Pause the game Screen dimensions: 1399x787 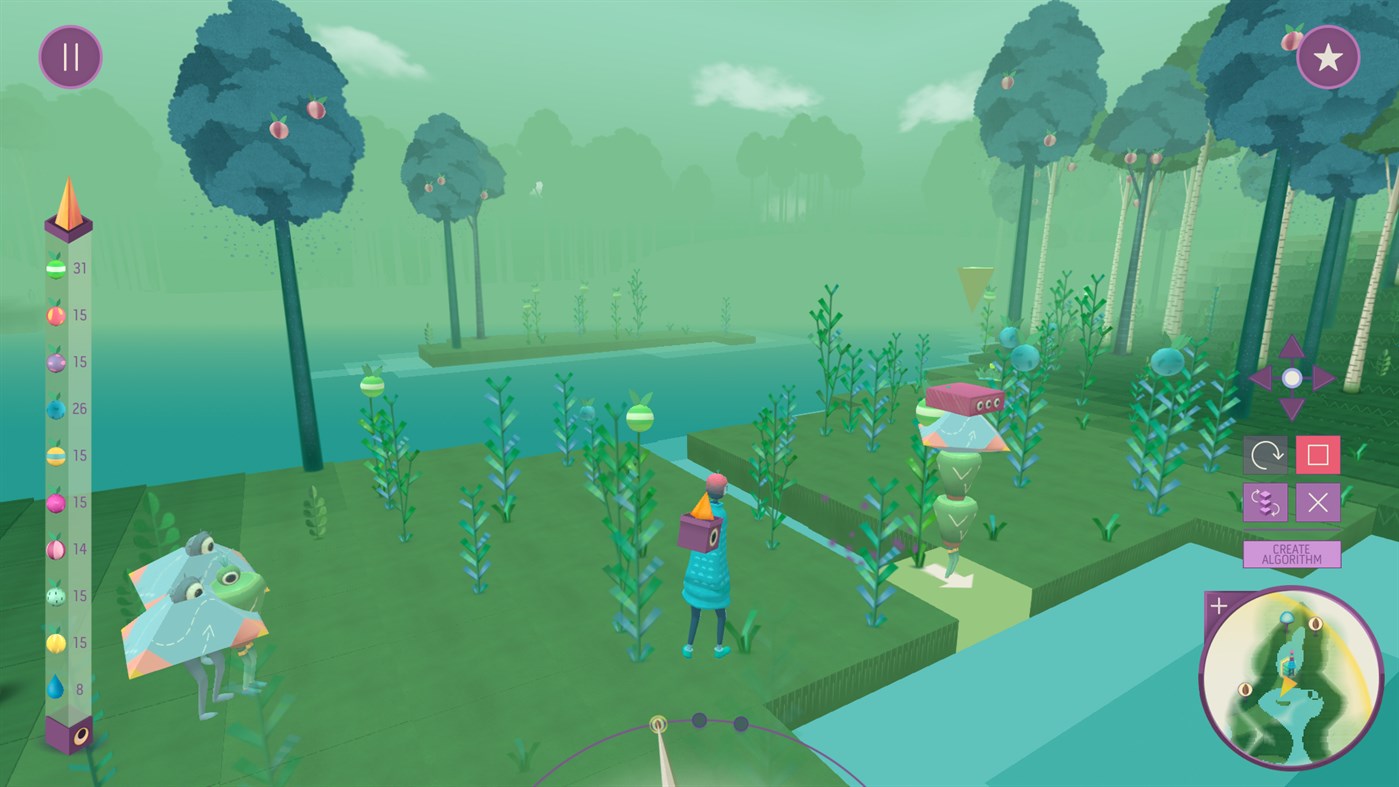click(x=69, y=56)
